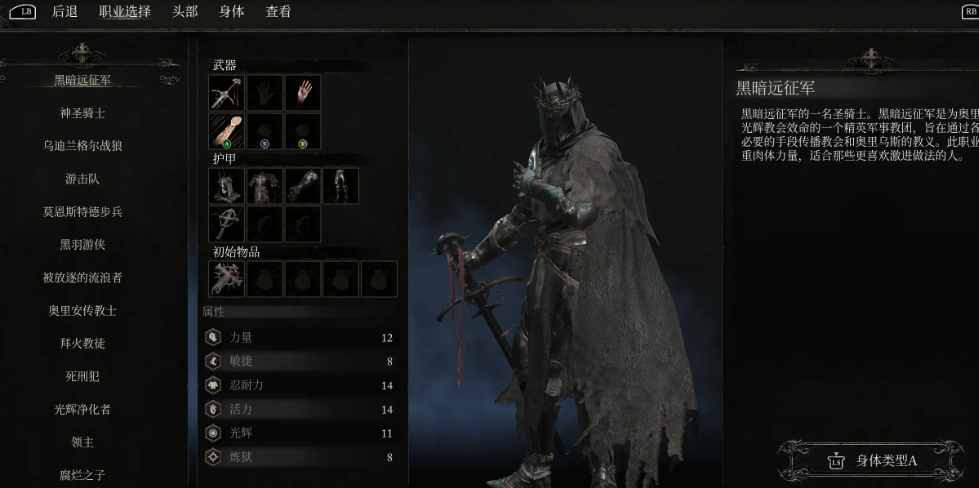Choose the 莫恩斯特德步兵 class
The width and height of the screenshot is (979, 488).
pyautogui.click(x=83, y=212)
